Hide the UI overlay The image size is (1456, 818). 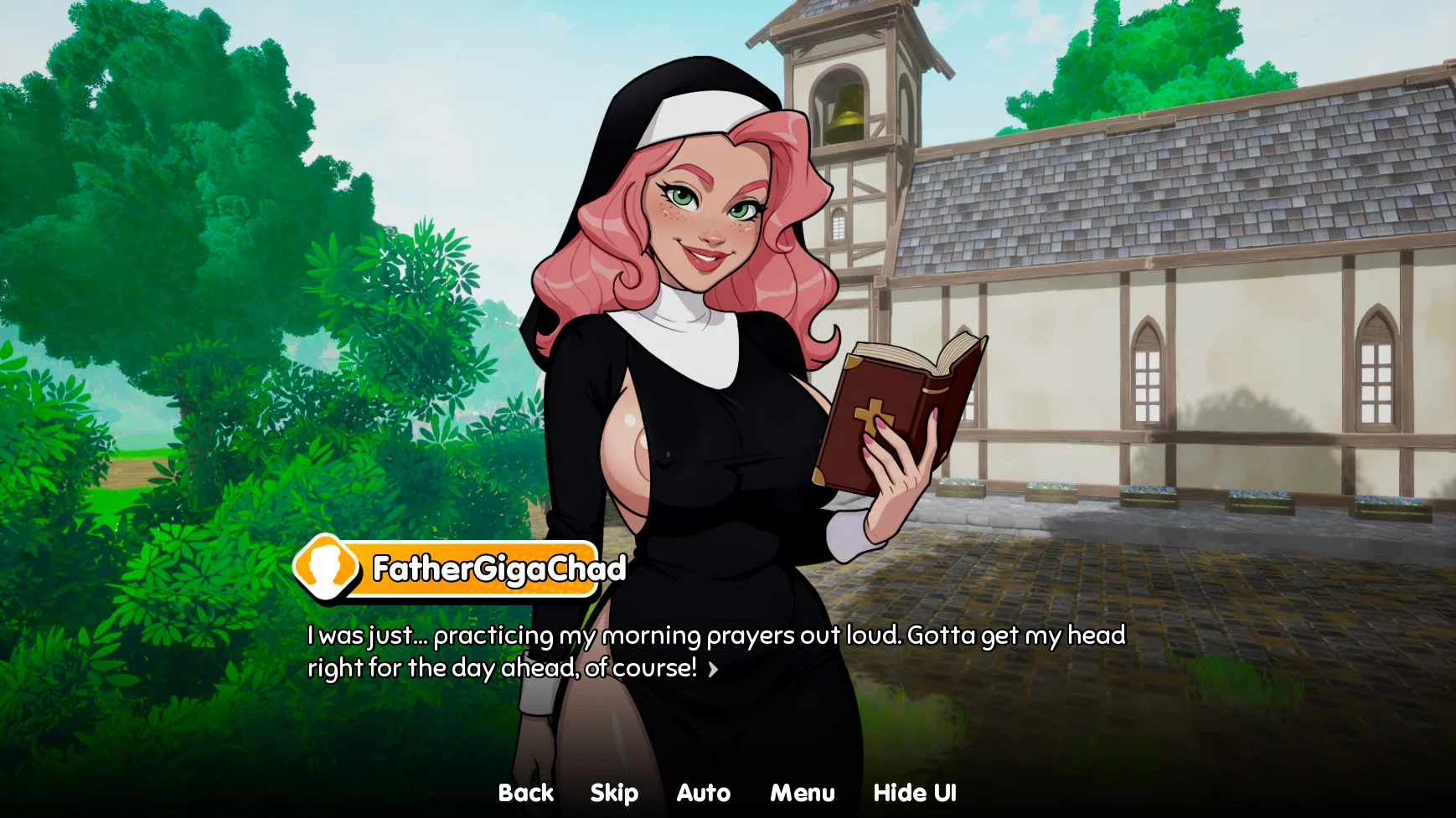tap(914, 793)
